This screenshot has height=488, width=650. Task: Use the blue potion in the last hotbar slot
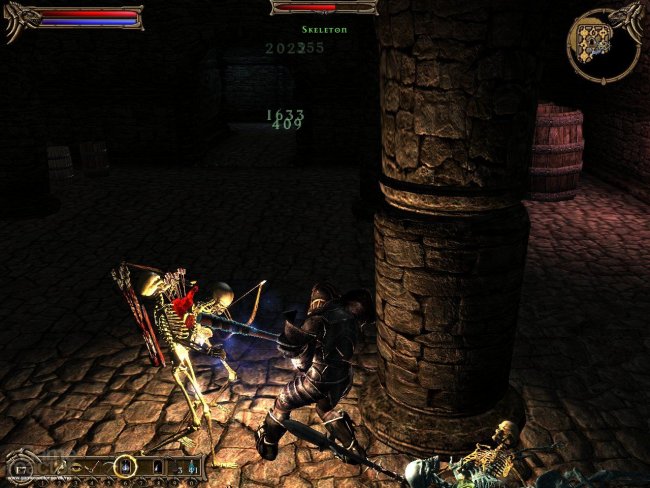pos(192,466)
